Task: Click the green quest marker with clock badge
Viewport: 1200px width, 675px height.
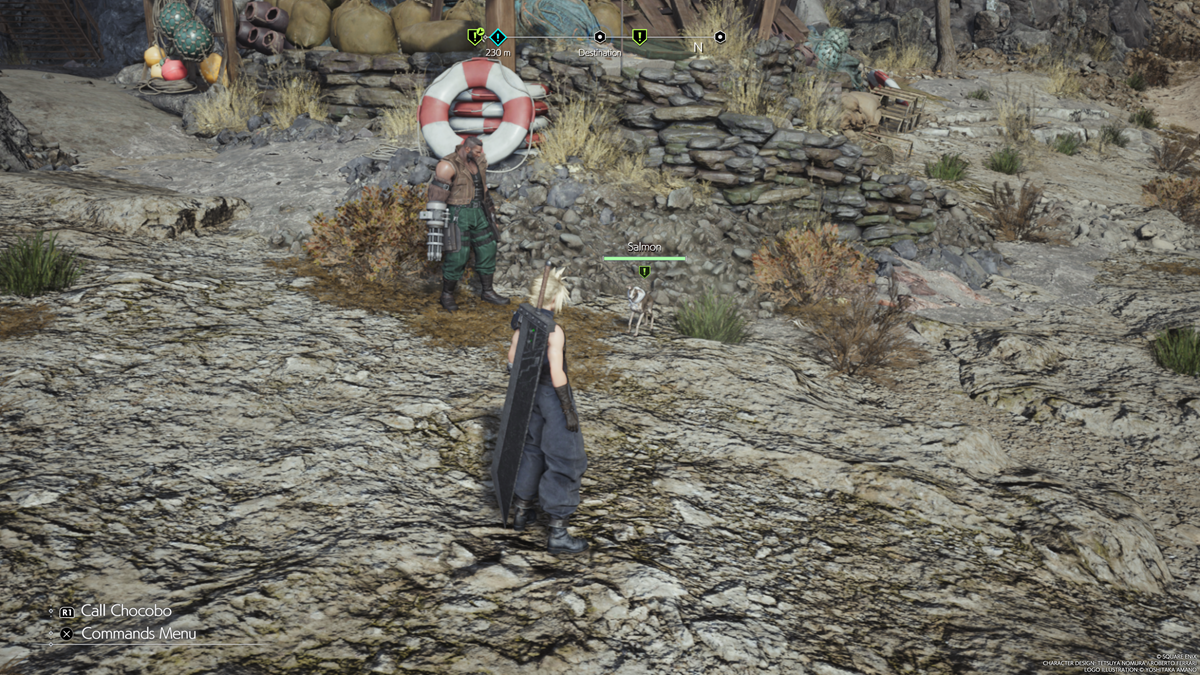Action: (476, 37)
